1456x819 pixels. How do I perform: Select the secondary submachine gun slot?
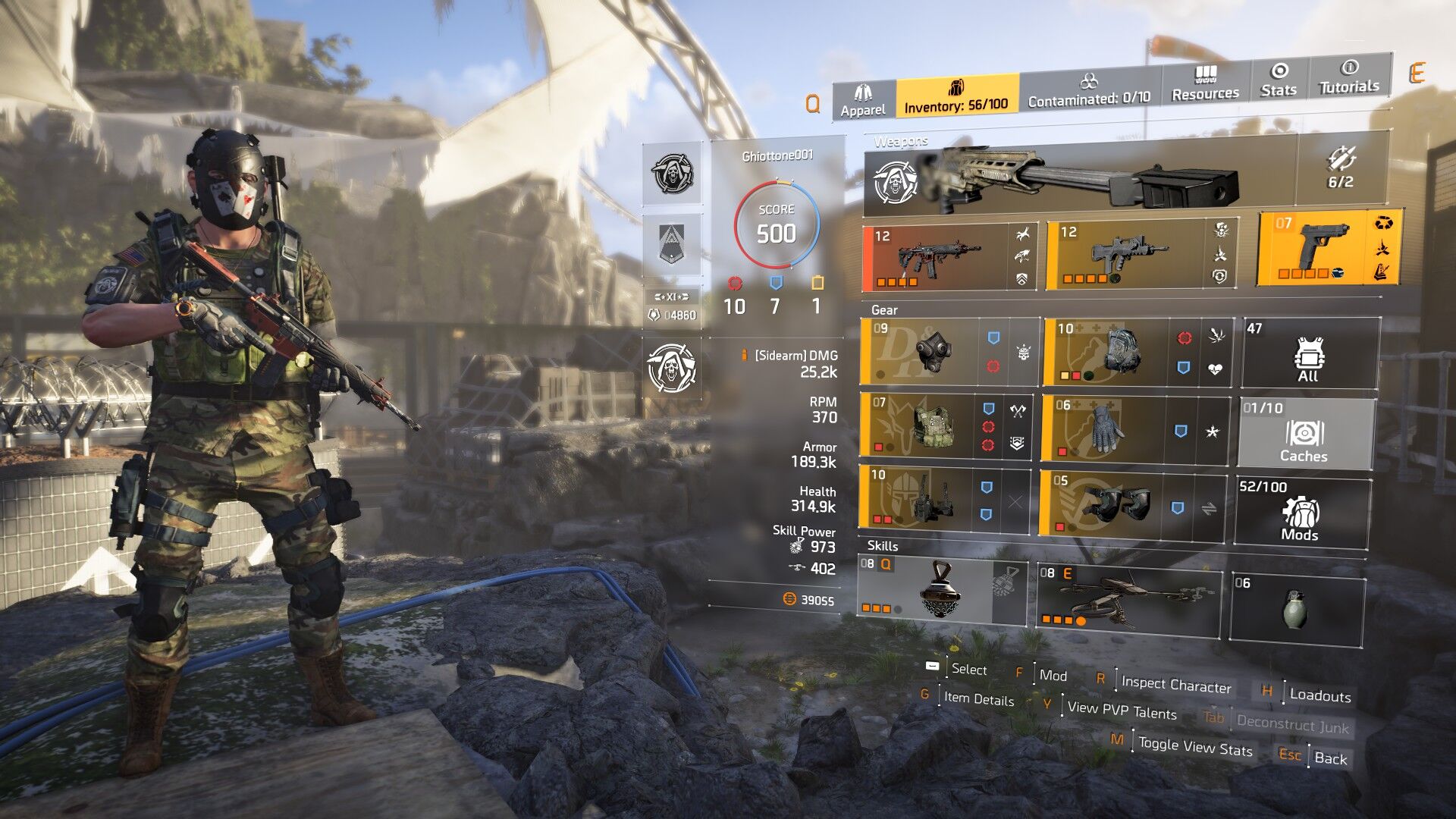point(1129,256)
